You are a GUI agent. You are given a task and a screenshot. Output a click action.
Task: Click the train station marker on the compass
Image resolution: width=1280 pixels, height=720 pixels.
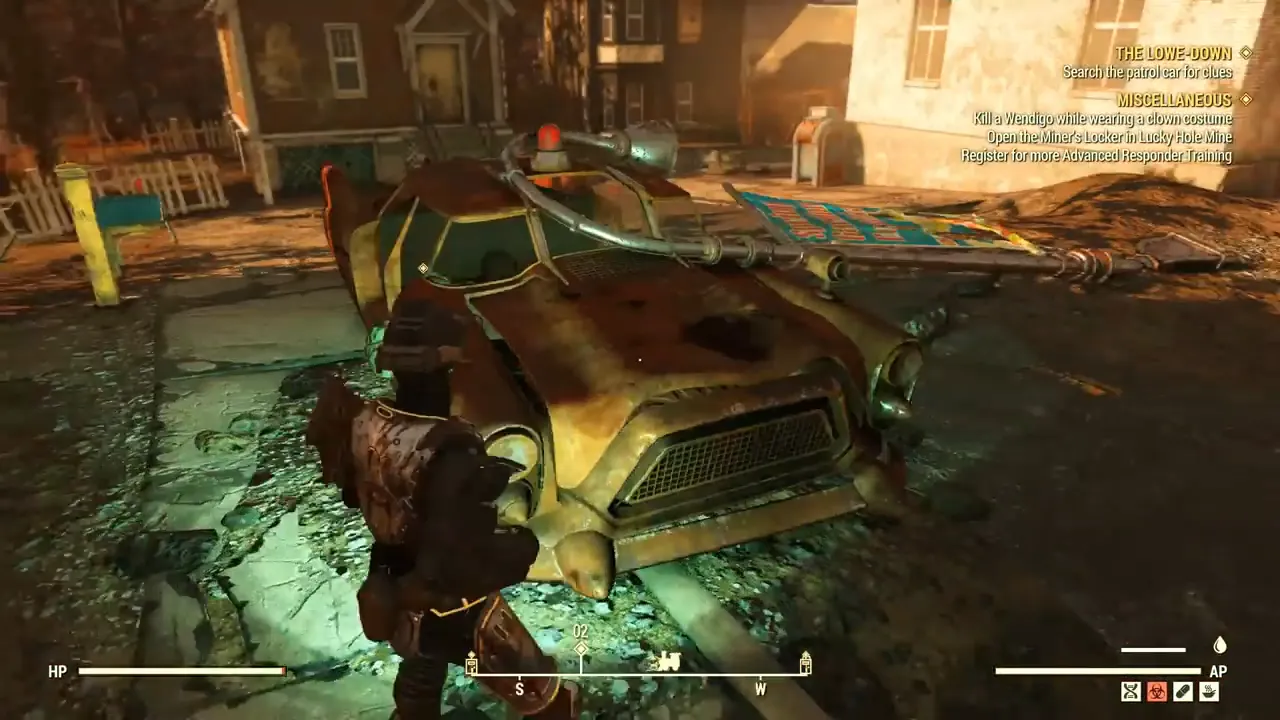coord(665,661)
